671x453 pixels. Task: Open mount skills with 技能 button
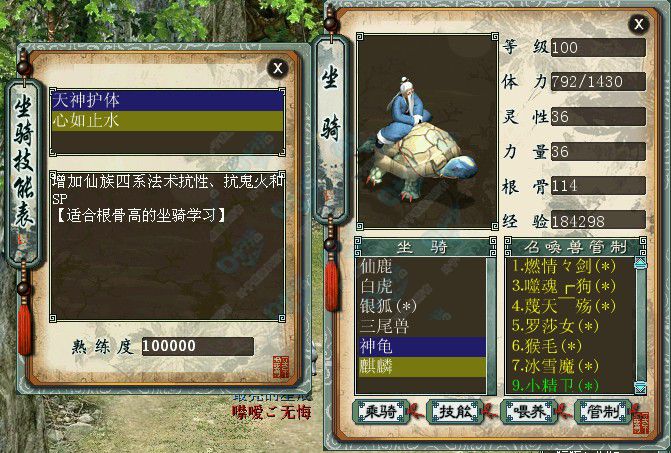[453, 411]
